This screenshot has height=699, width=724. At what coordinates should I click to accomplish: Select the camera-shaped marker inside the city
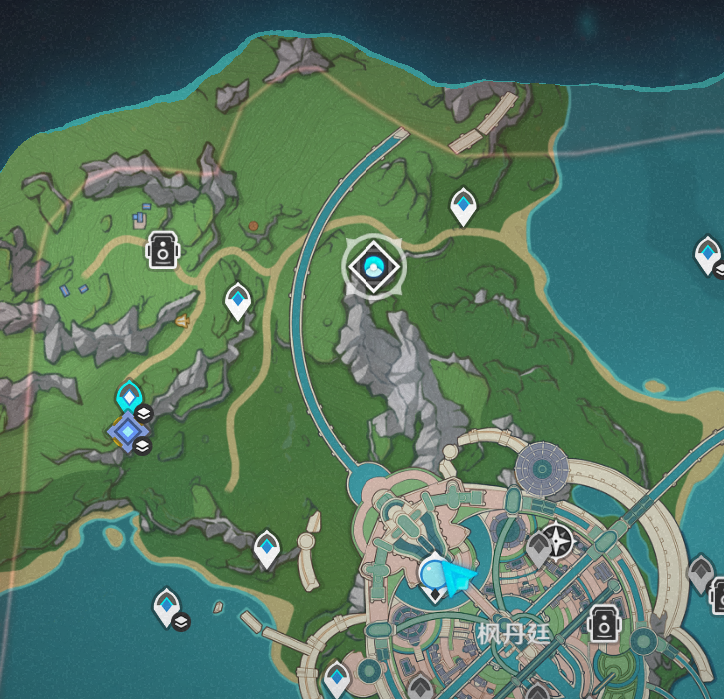[x=603, y=622]
